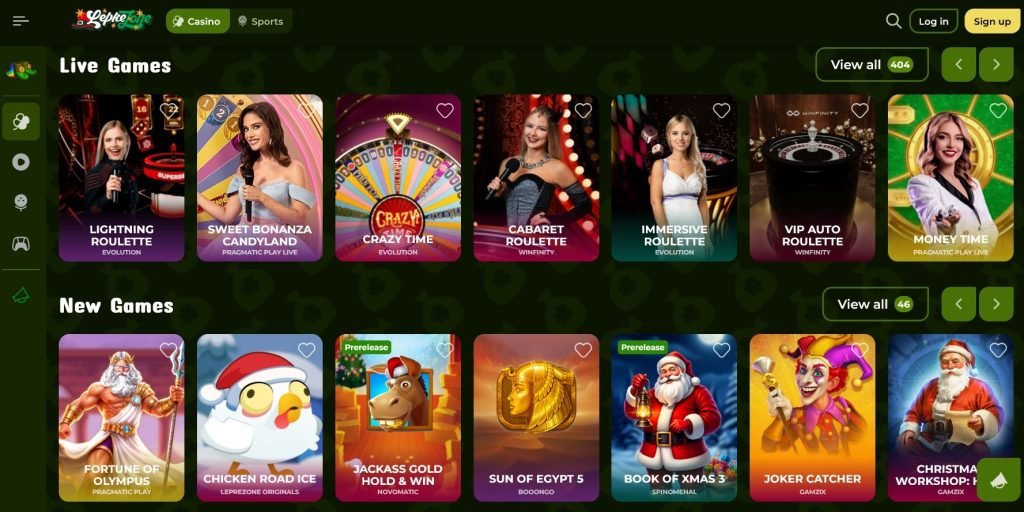Viewport: 1024px width, 512px height.
Task: Favorite the Money Time game heart
Action: pos(997,111)
